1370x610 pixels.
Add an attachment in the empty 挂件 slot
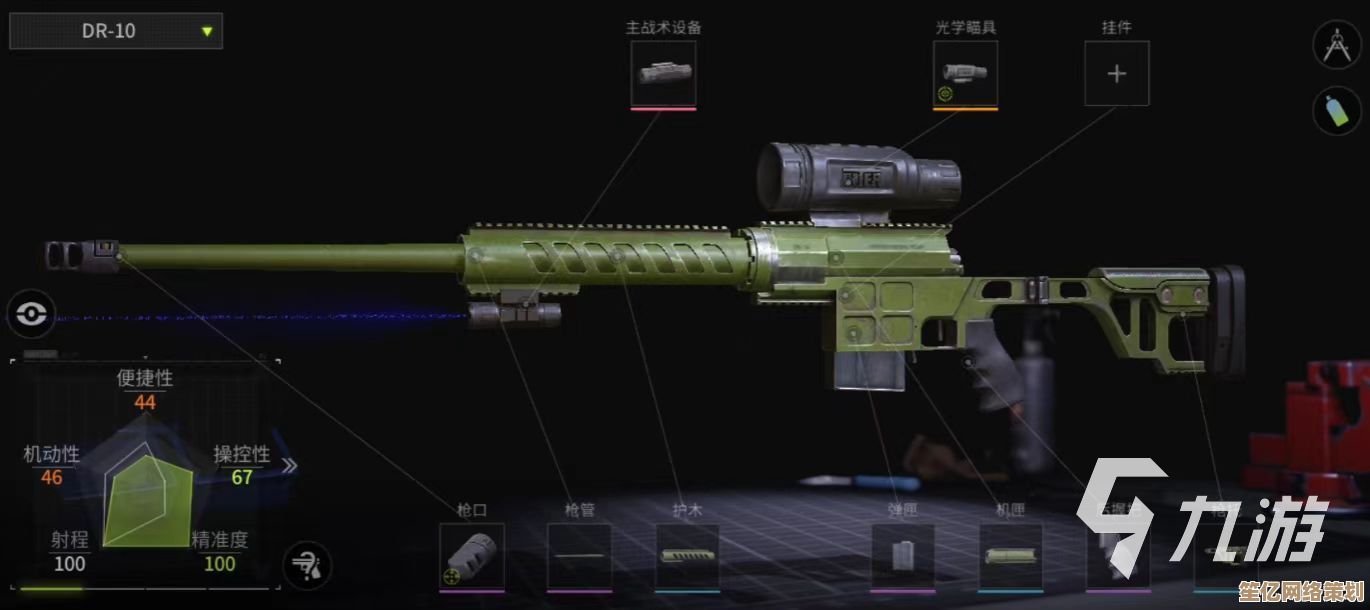(1117, 73)
